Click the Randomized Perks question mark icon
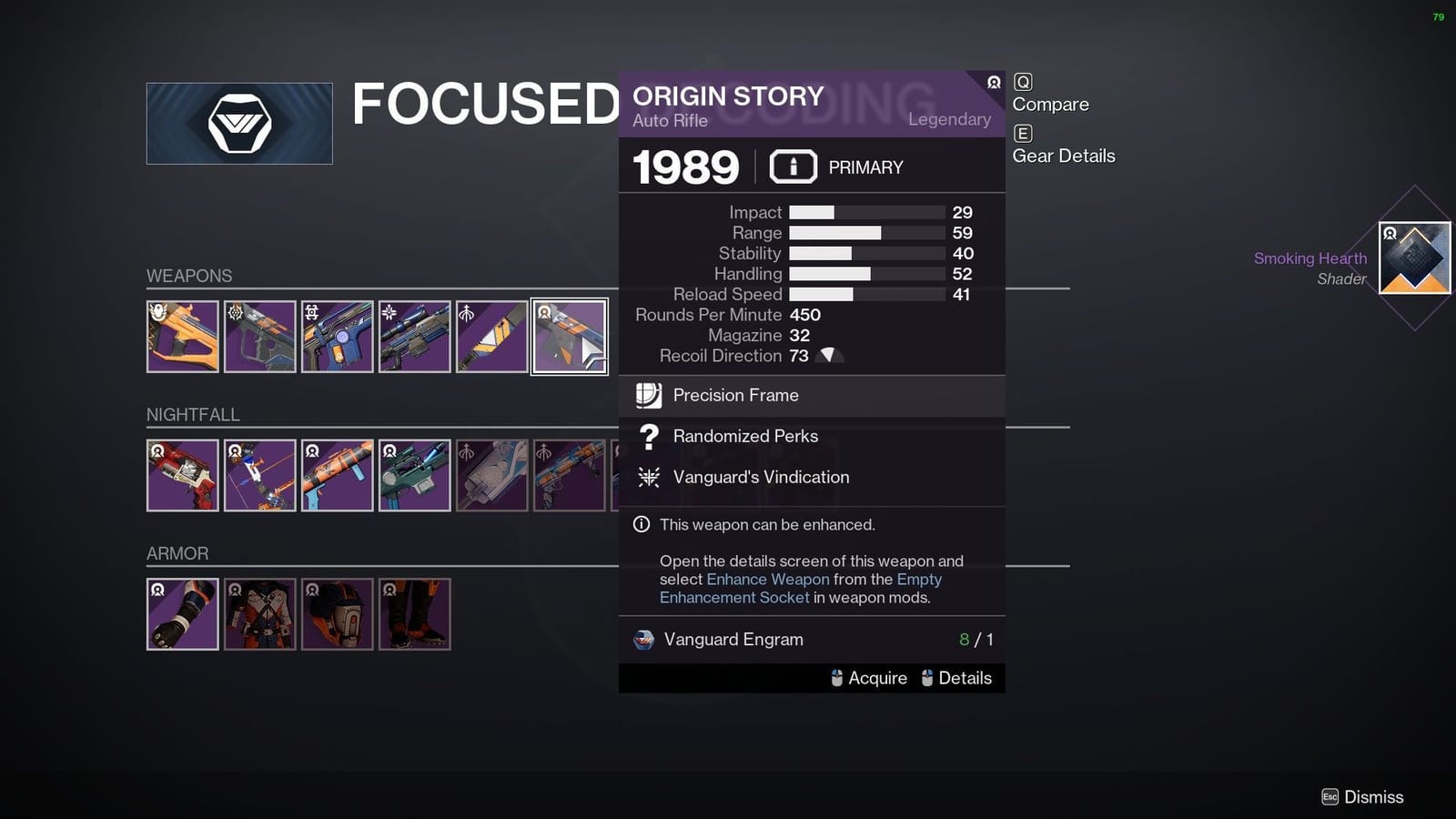1456x819 pixels. tap(648, 437)
